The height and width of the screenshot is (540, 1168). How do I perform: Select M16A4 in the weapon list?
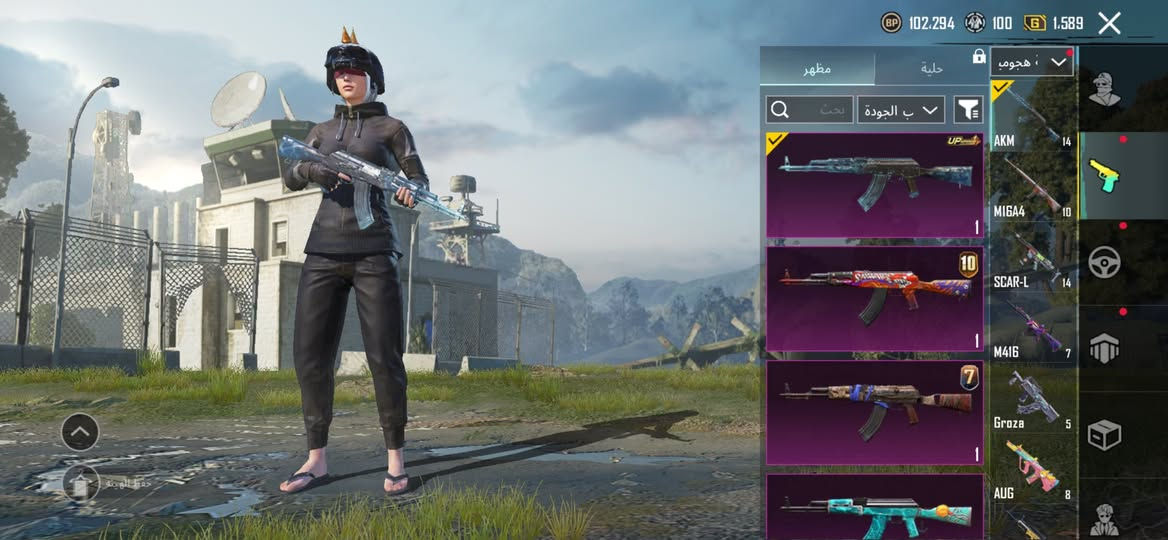click(1032, 188)
